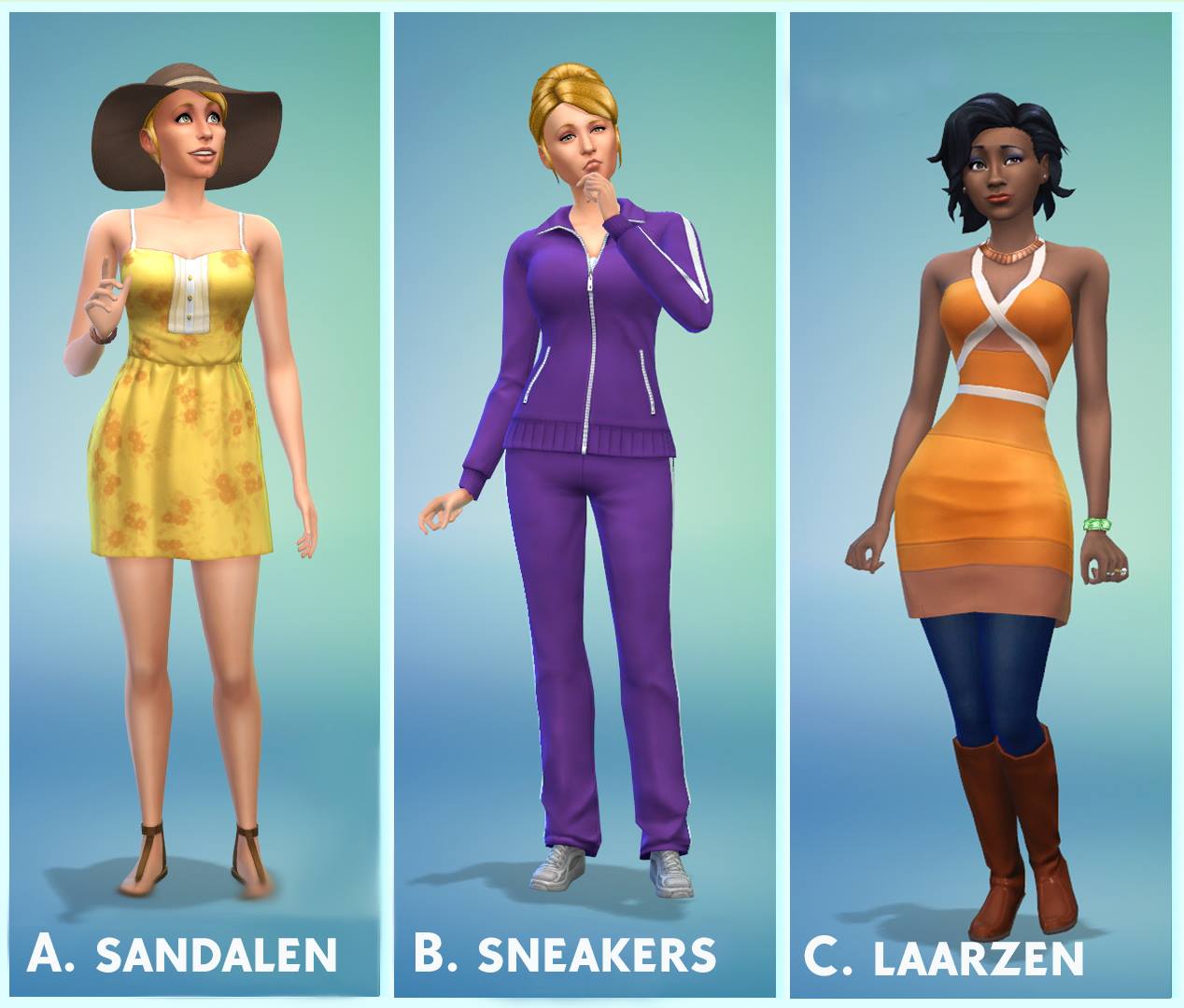Choose option A. Sandalen panel

coord(194,504)
